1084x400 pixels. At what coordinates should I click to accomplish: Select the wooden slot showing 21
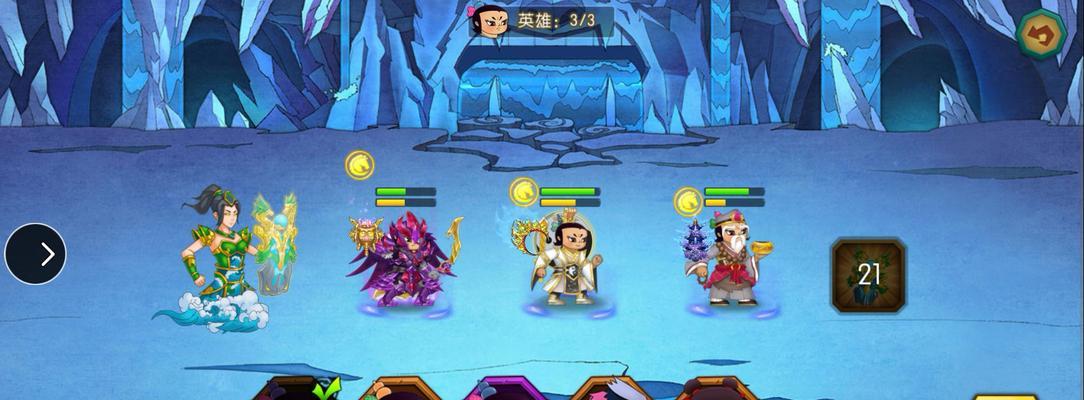click(868, 275)
